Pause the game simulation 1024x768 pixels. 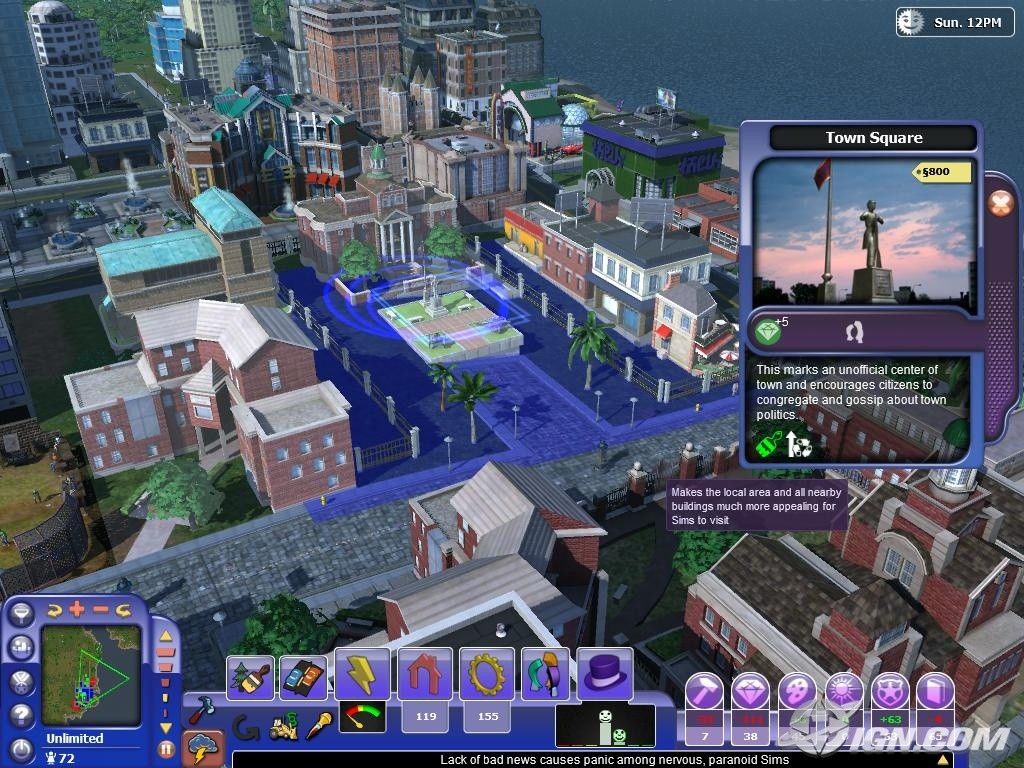[x=166, y=747]
